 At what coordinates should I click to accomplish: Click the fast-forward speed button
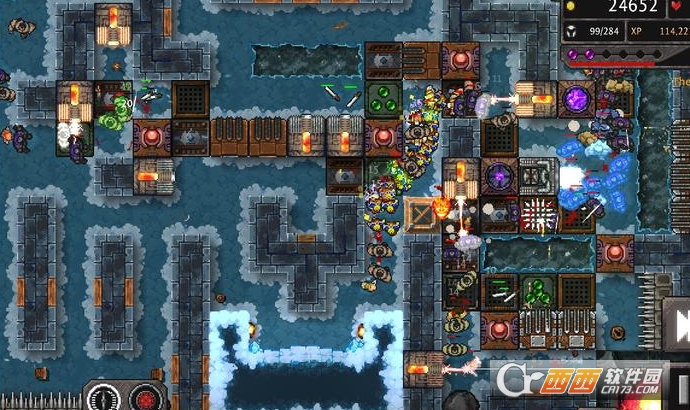tap(681, 326)
